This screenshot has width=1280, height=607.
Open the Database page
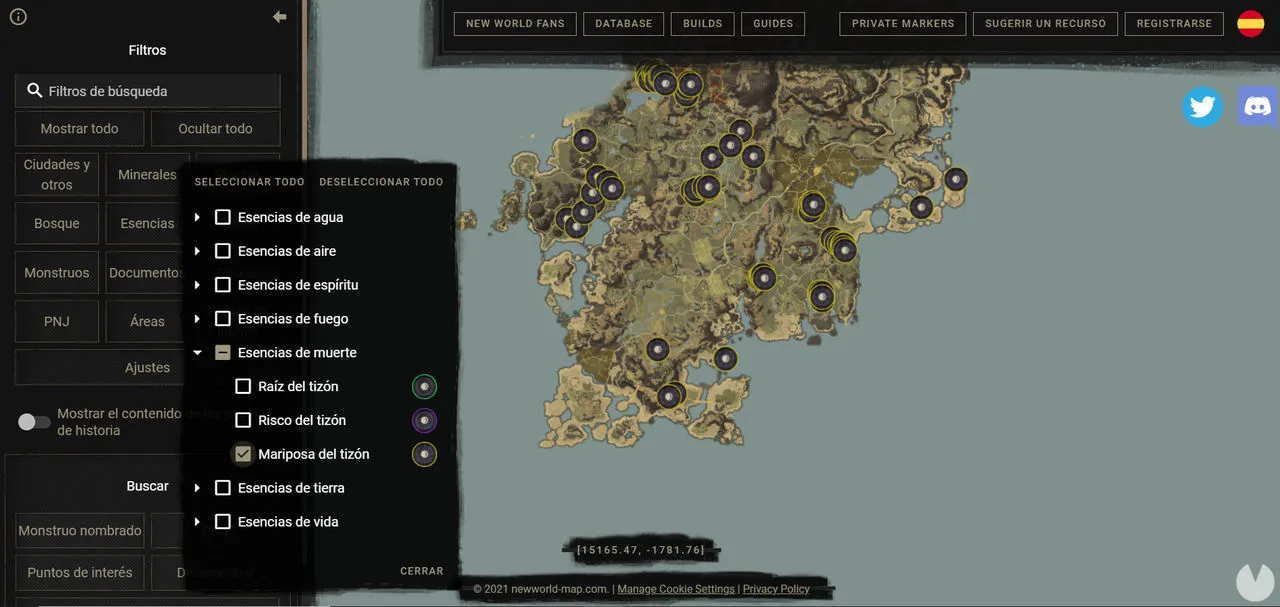point(624,24)
